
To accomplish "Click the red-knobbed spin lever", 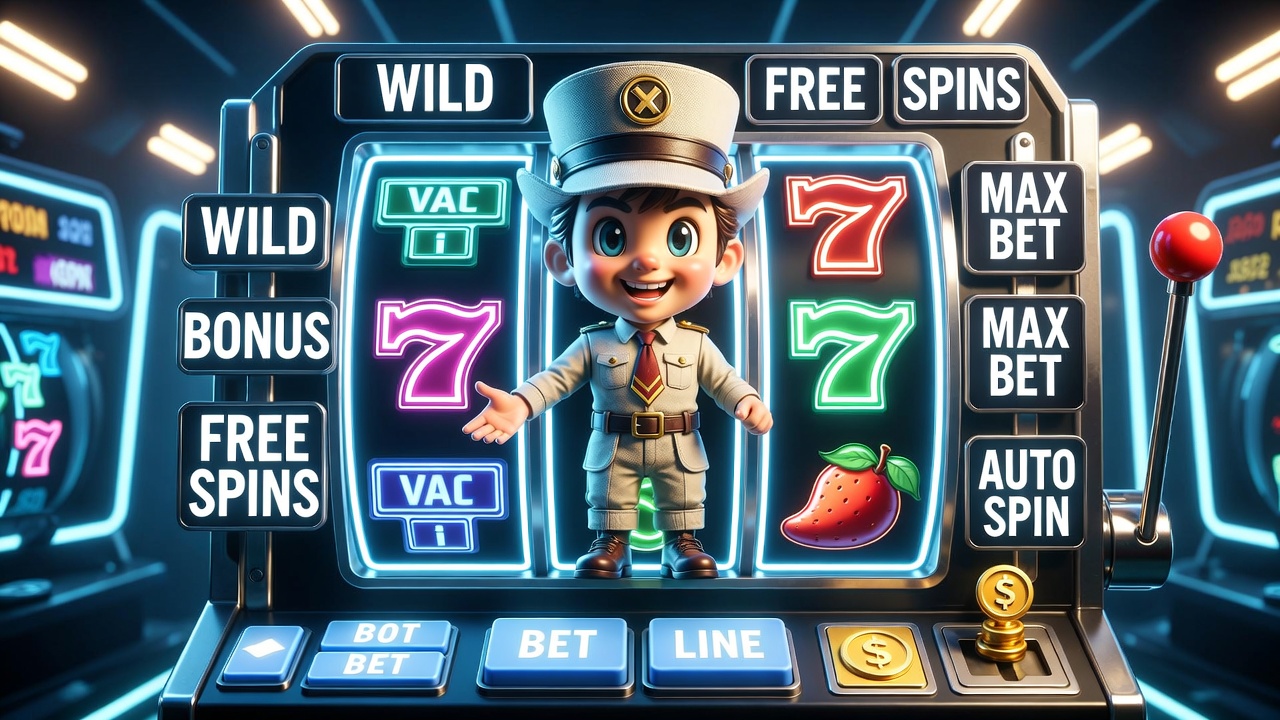I will [1185, 246].
